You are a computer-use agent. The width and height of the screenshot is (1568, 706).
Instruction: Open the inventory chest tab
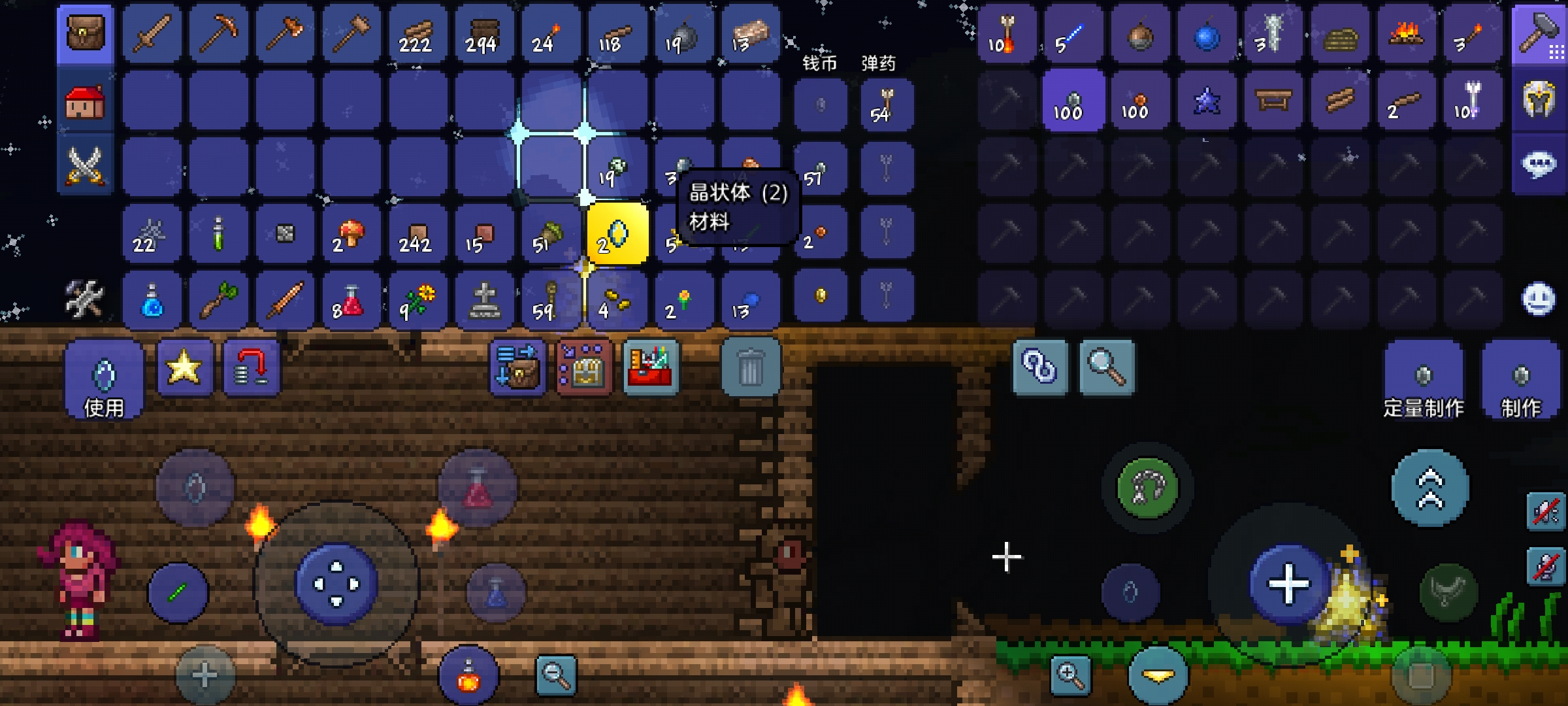coord(85,33)
